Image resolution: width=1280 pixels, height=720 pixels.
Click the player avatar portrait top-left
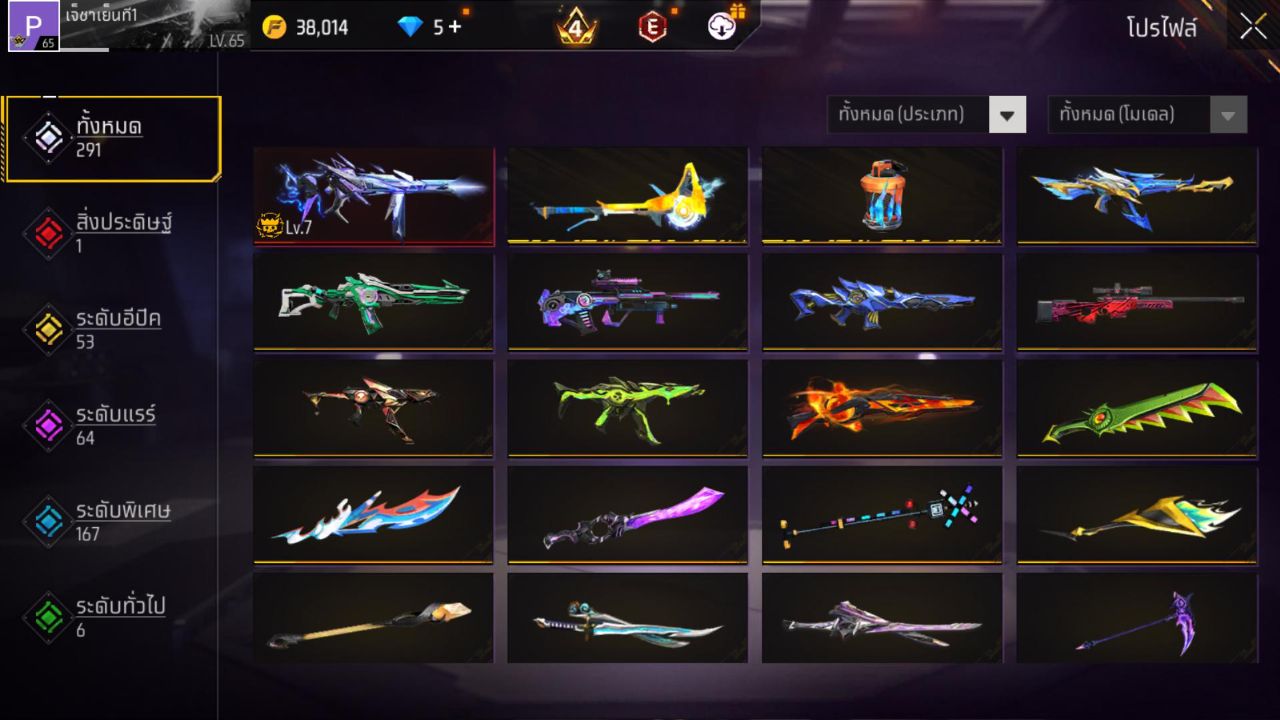pyautogui.click(x=32, y=27)
